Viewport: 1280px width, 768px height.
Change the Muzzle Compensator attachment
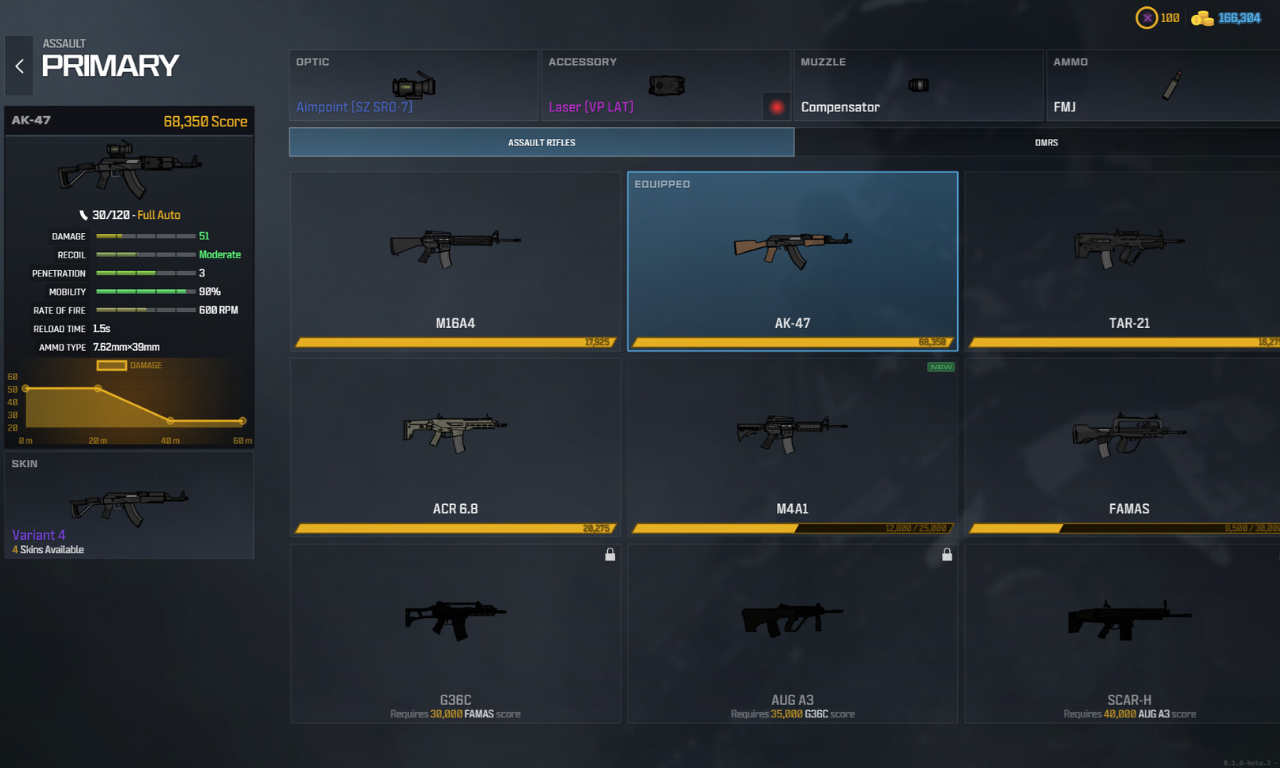[x=917, y=86]
